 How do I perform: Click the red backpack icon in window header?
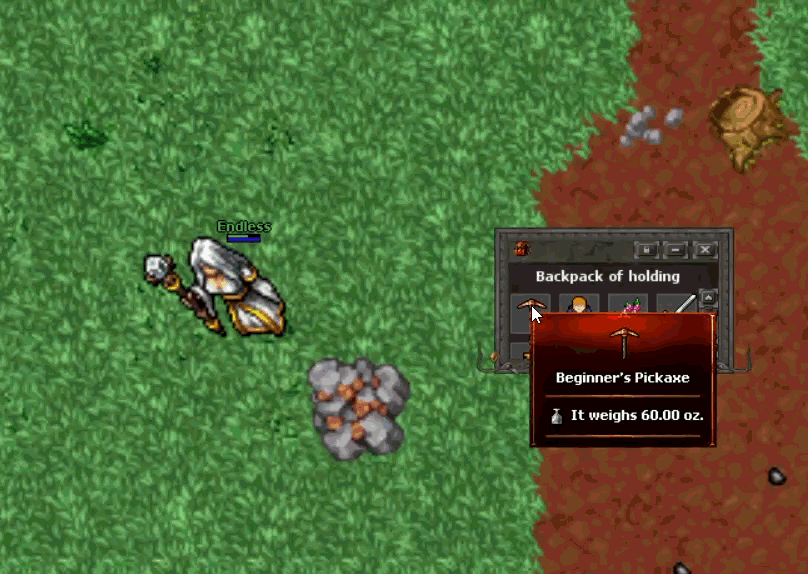point(520,249)
